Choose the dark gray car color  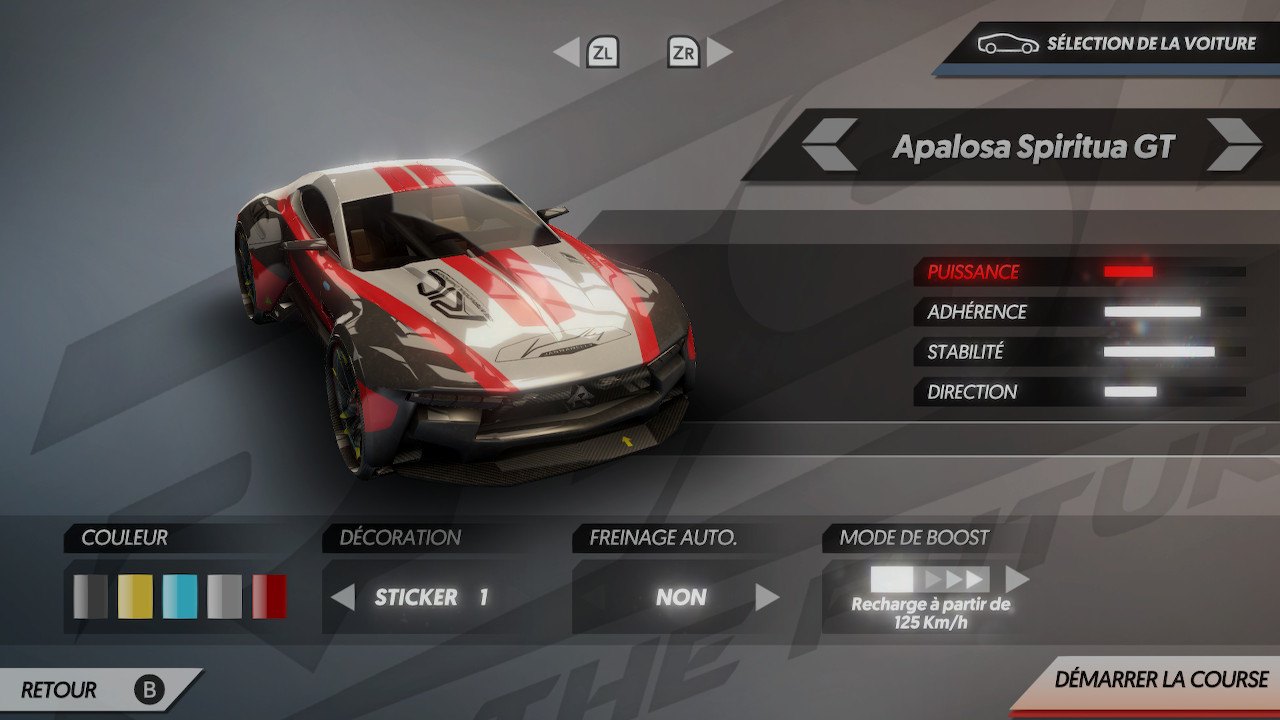[91, 596]
